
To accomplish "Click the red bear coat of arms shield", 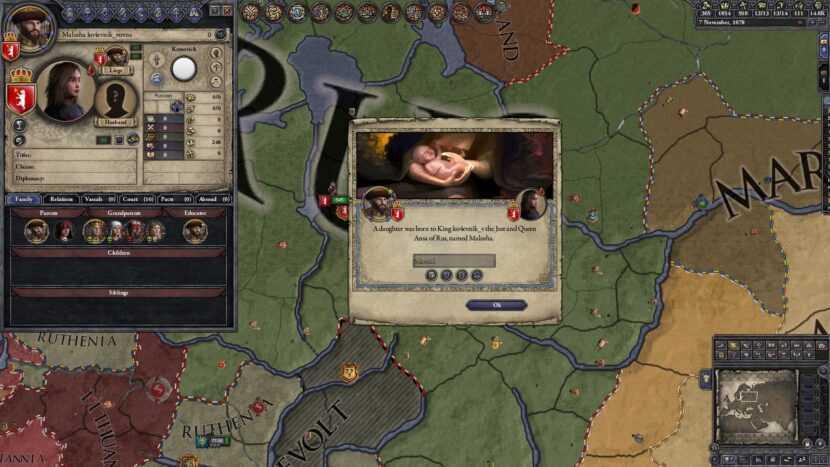I will (x=21, y=97).
